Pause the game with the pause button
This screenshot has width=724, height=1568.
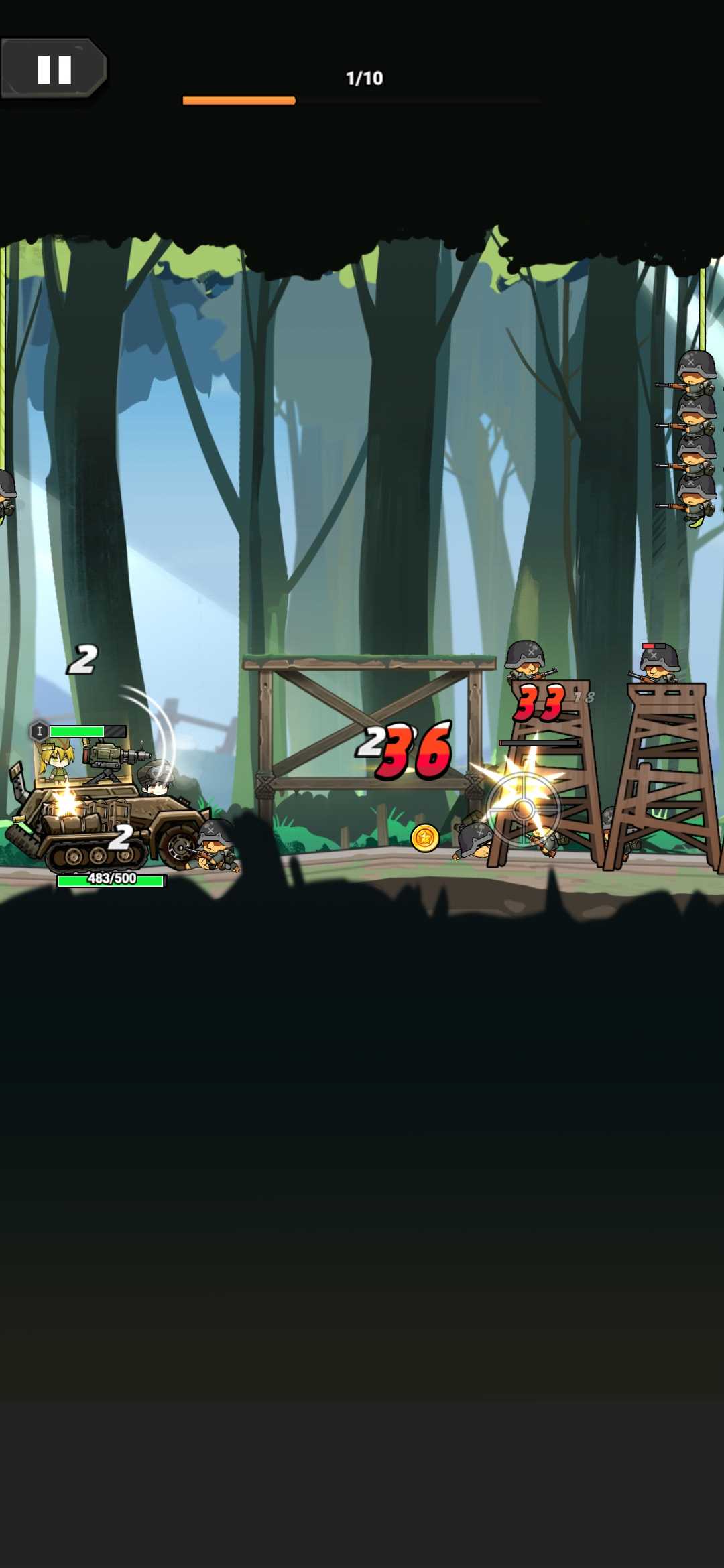(x=54, y=69)
